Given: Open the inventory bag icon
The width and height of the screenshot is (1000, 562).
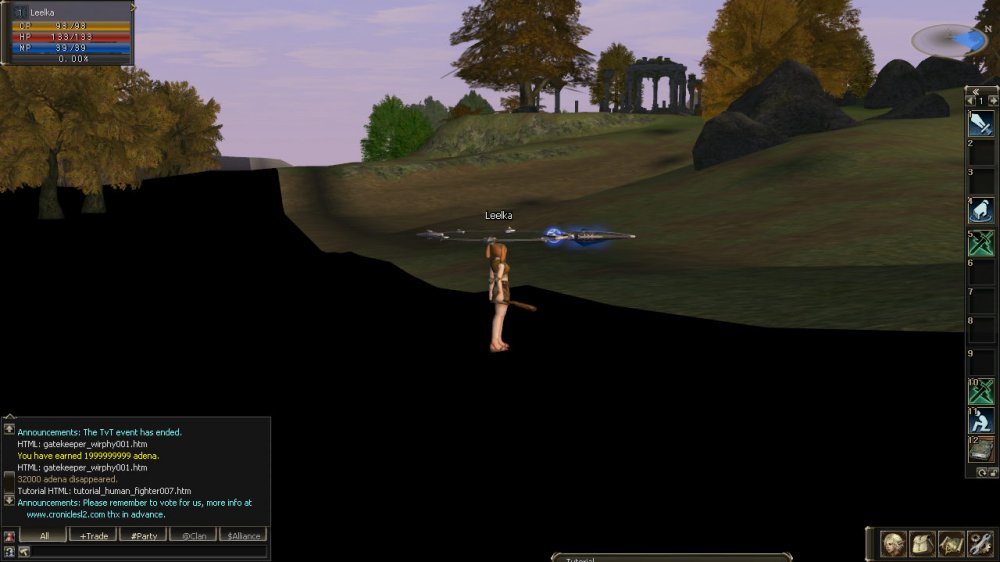Looking at the screenshot, I should click(x=922, y=544).
